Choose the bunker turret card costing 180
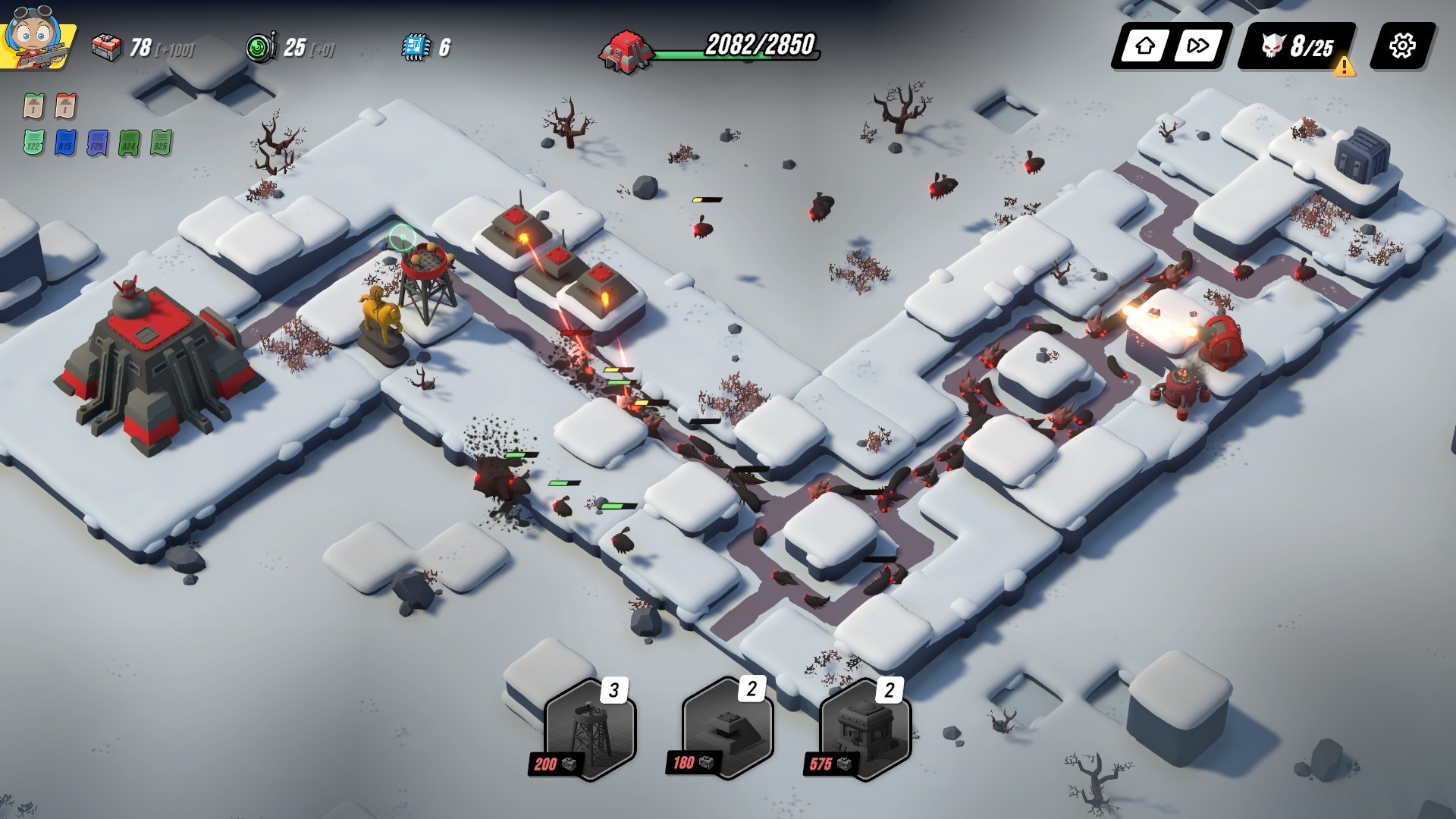The height and width of the screenshot is (819, 1456). [726, 730]
